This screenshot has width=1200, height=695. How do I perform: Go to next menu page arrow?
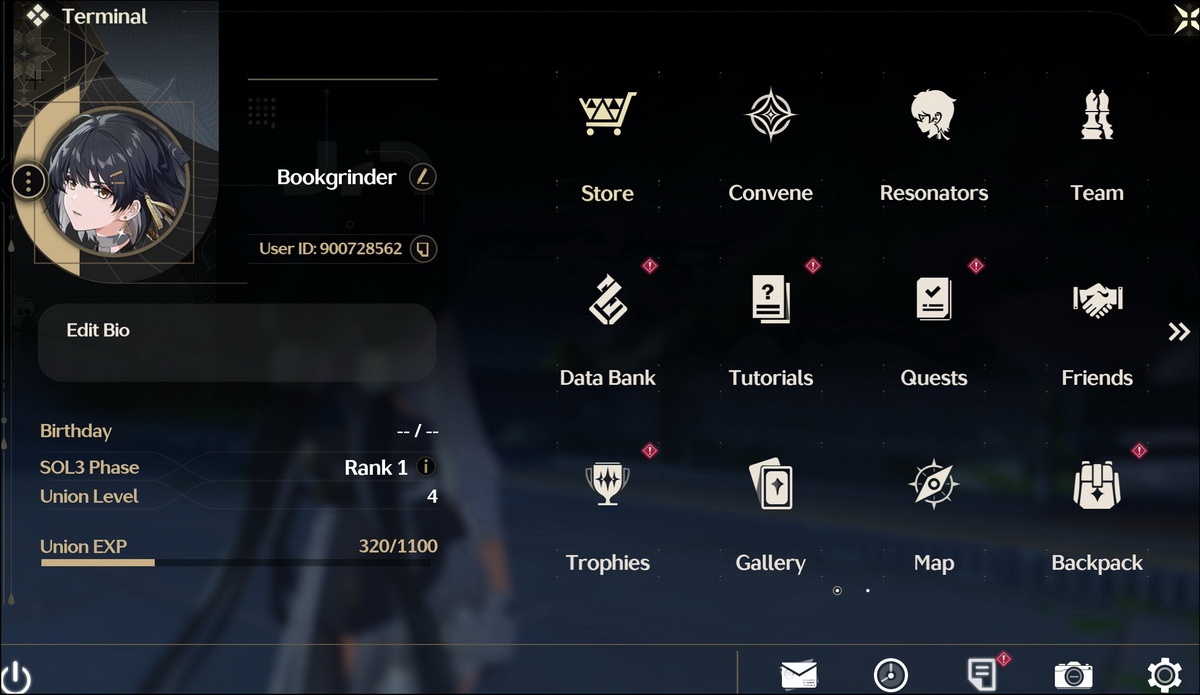tap(1179, 332)
